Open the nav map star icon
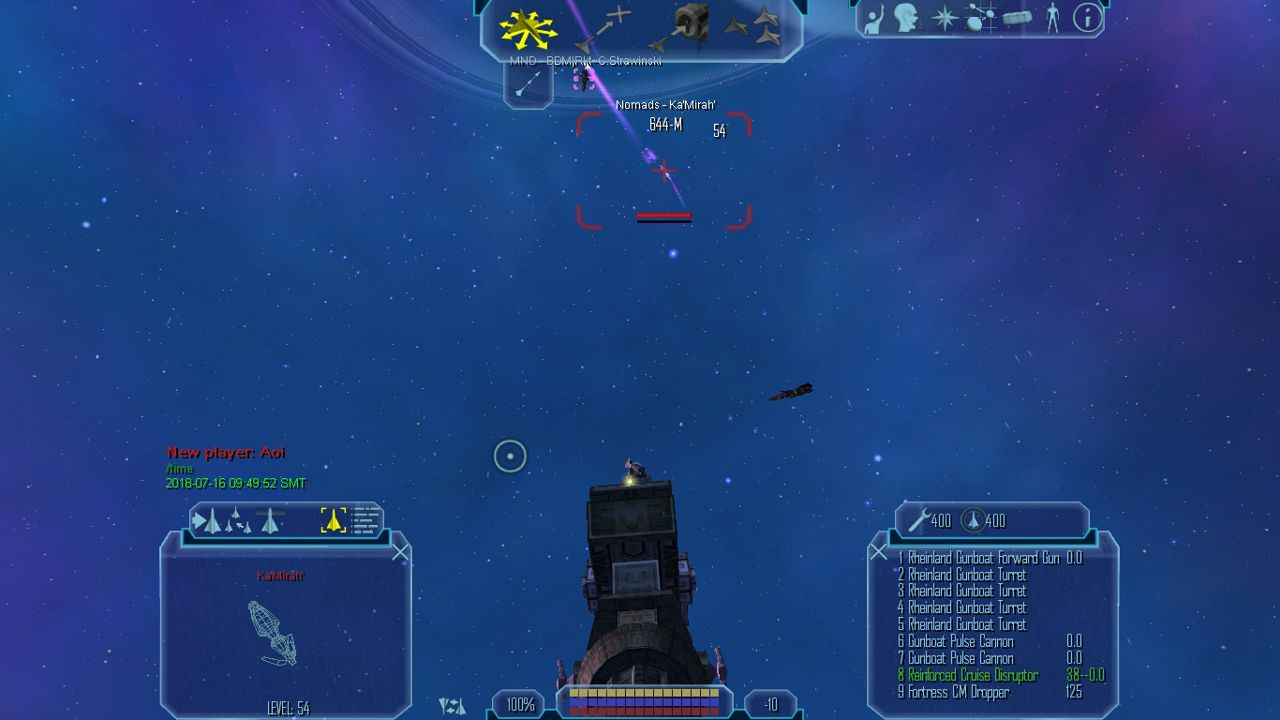1280x720 pixels. (x=944, y=18)
